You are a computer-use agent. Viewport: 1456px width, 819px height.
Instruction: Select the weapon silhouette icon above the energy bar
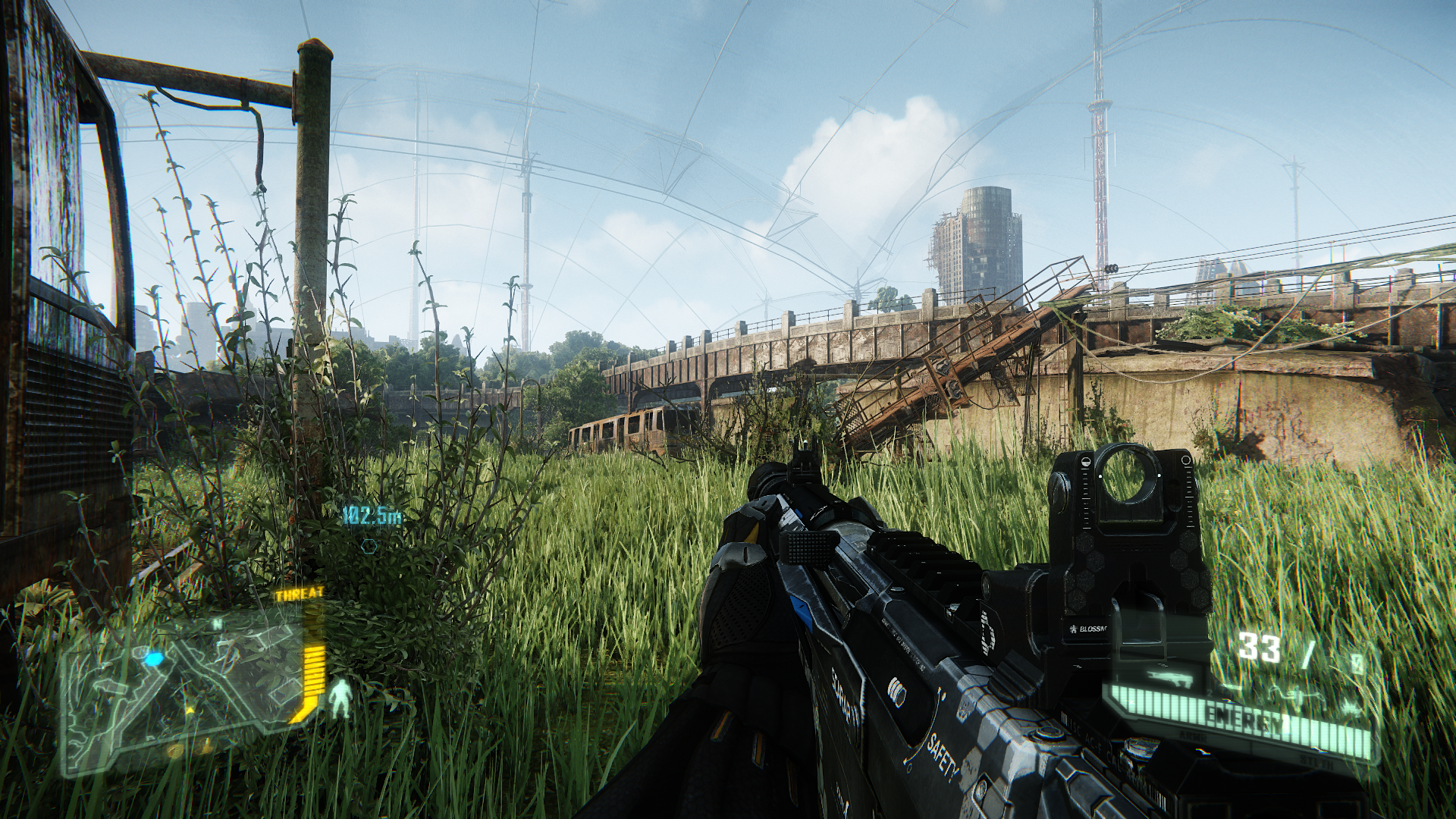point(1169,680)
